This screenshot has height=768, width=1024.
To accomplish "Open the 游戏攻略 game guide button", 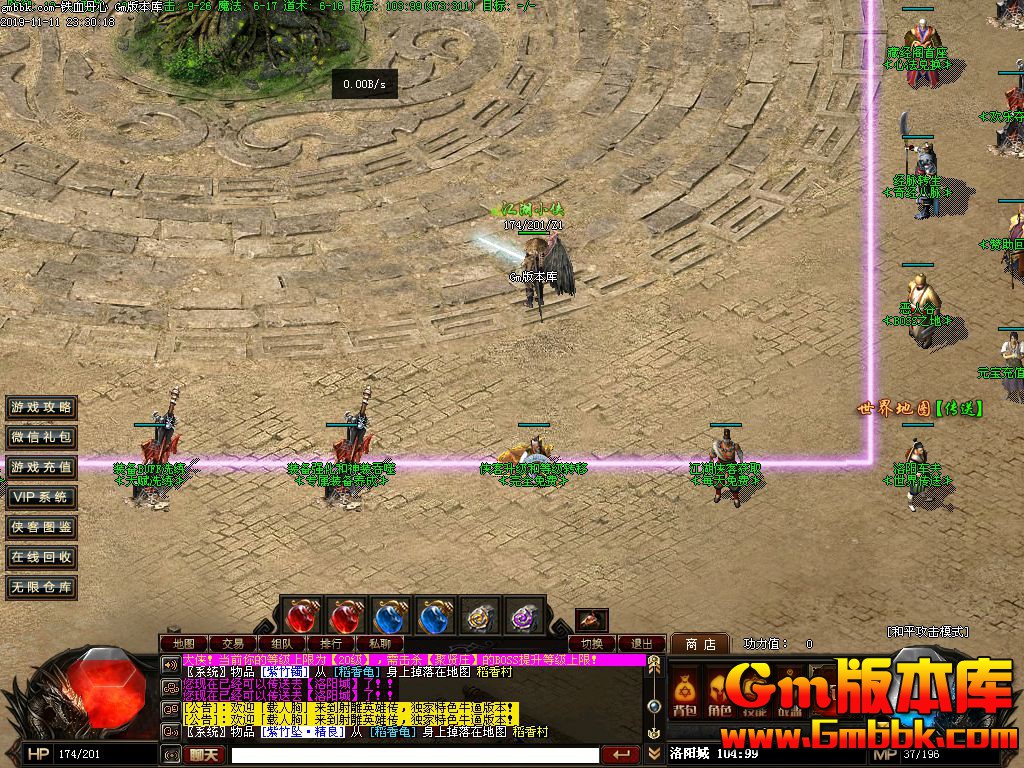I will tap(41, 407).
